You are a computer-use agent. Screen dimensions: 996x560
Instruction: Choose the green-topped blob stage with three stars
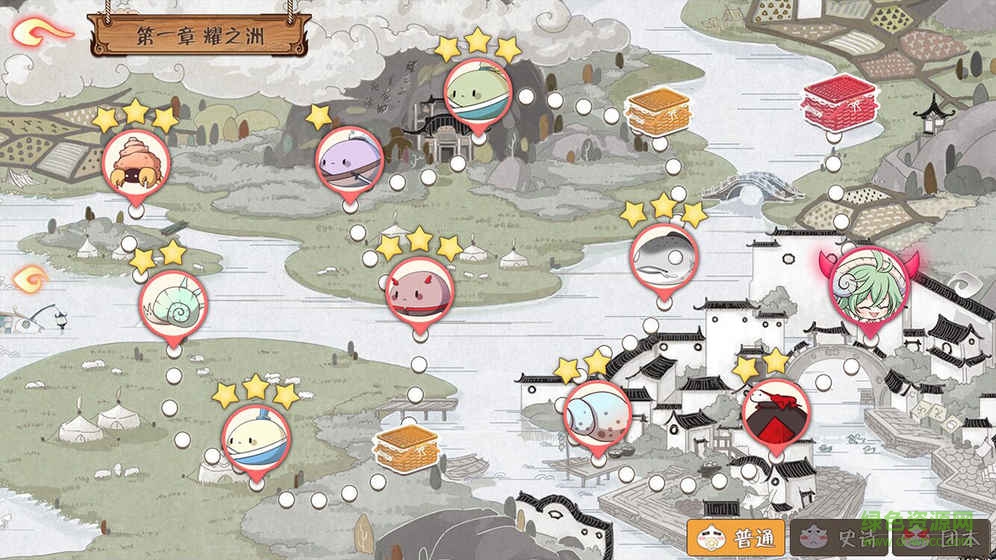pyautogui.click(x=477, y=90)
